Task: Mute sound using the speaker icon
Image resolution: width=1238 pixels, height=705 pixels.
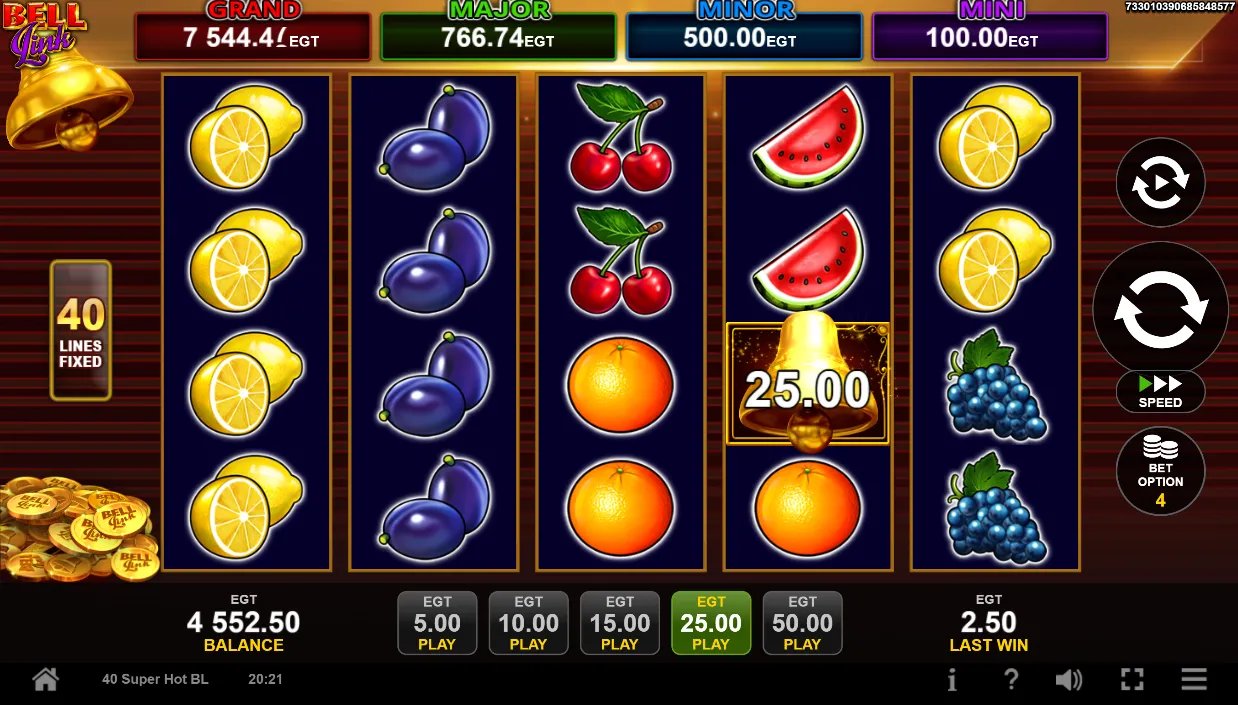Action: (x=1068, y=680)
